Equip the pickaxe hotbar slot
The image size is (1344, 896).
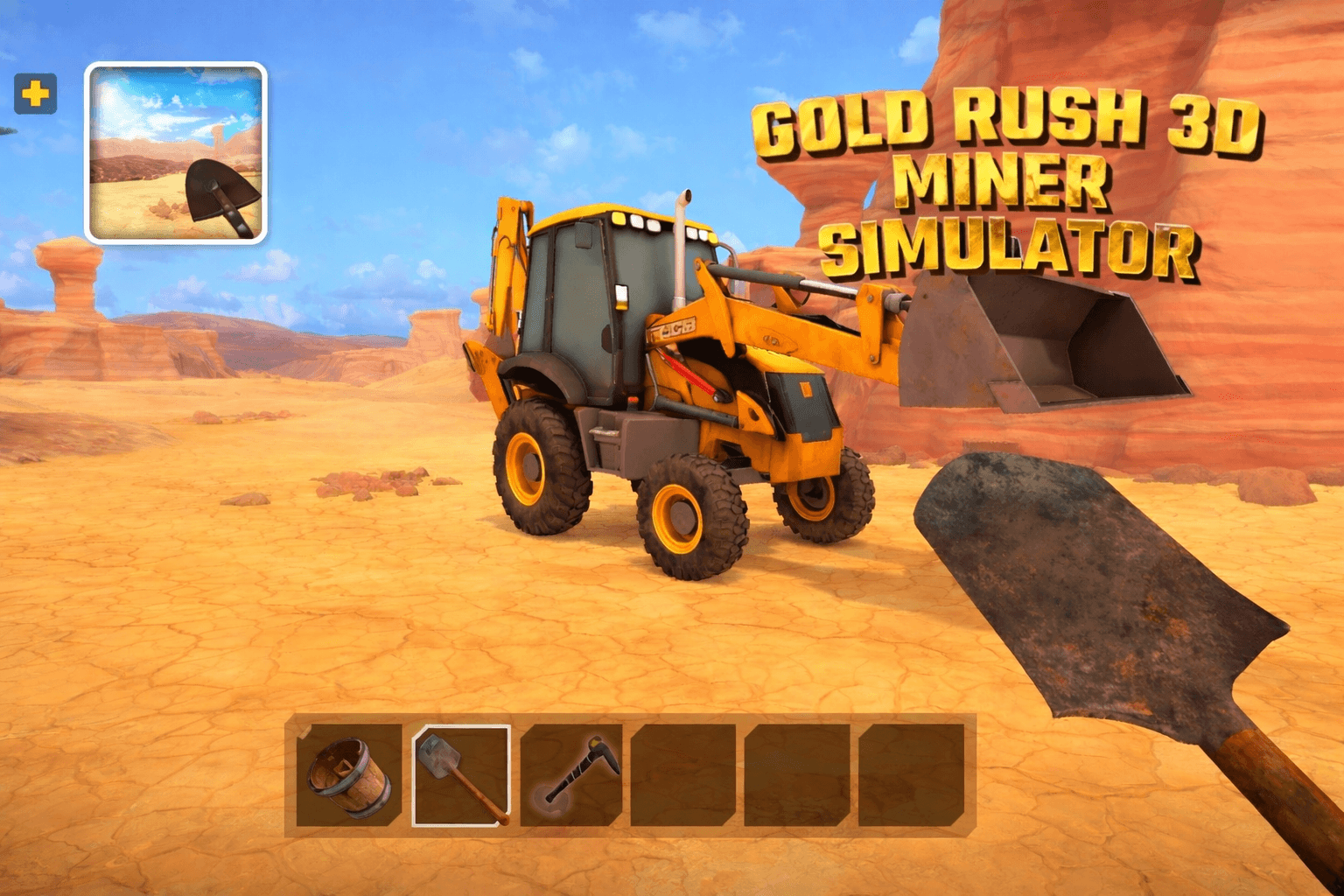coord(572,776)
